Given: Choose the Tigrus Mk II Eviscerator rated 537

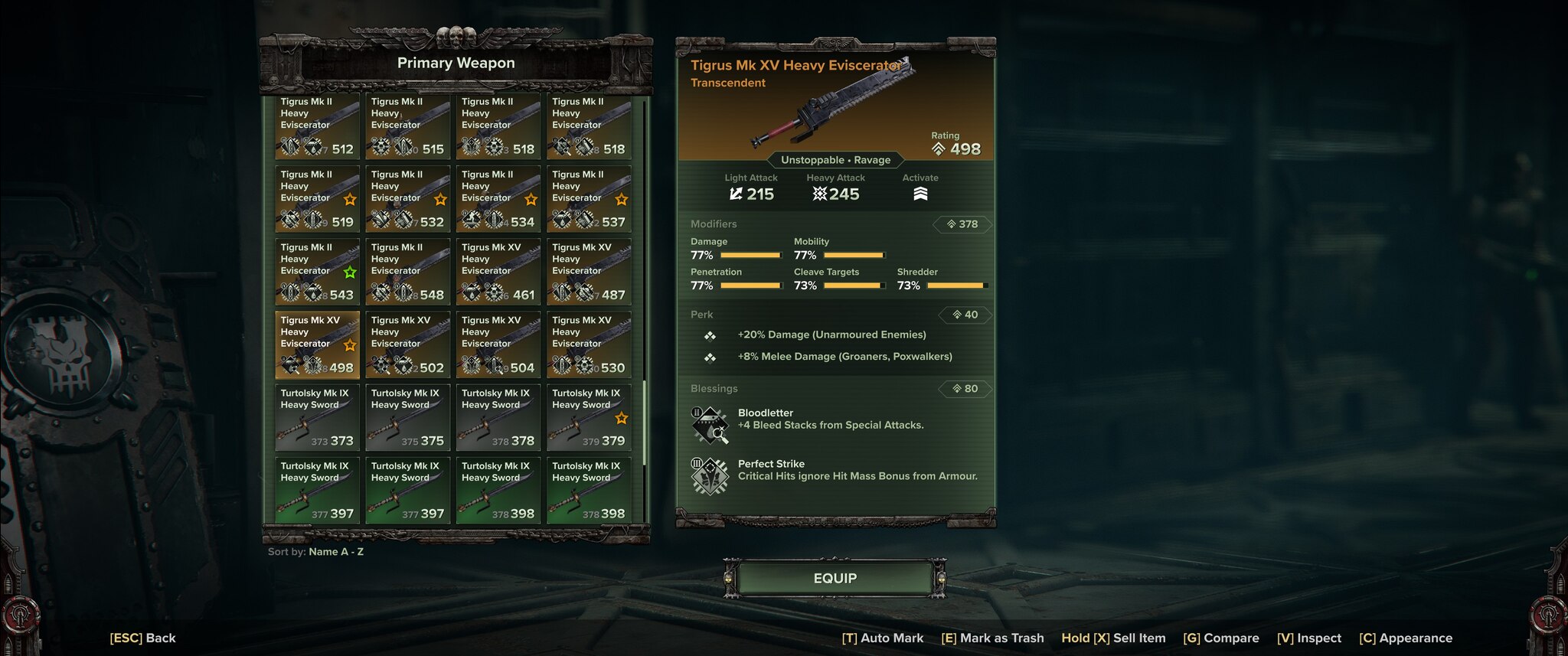Looking at the screenshot, I should pyautogui.click(x=588, y=199).
